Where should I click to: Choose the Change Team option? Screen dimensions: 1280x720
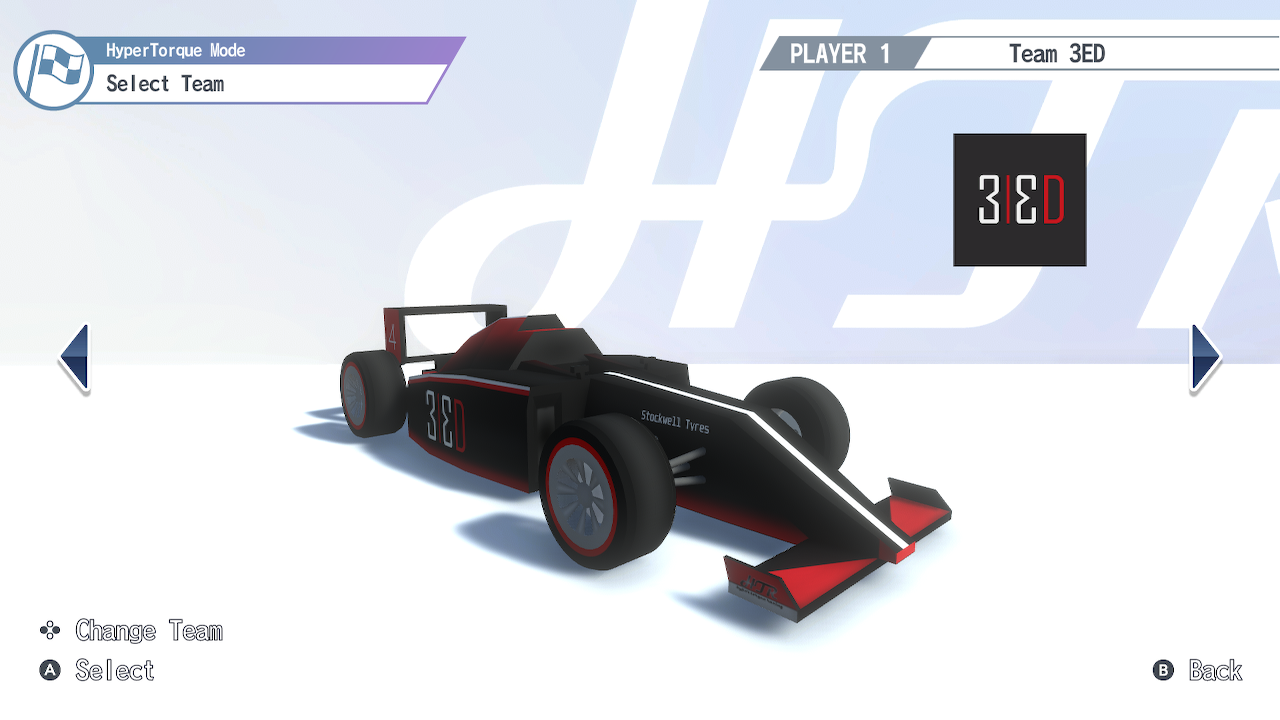[x=148, y=631]
